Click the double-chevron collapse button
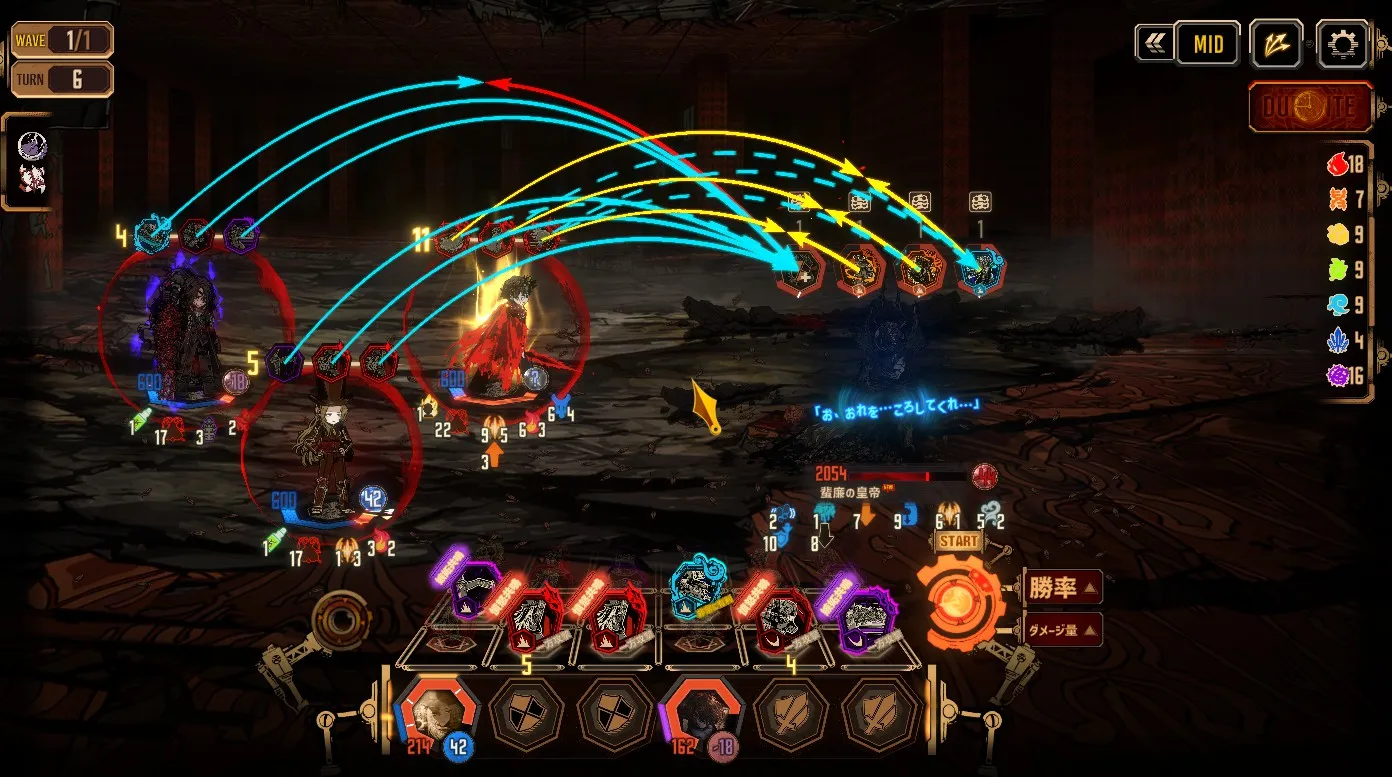This screenshot has height=777, width=1392. (1153, 44)
